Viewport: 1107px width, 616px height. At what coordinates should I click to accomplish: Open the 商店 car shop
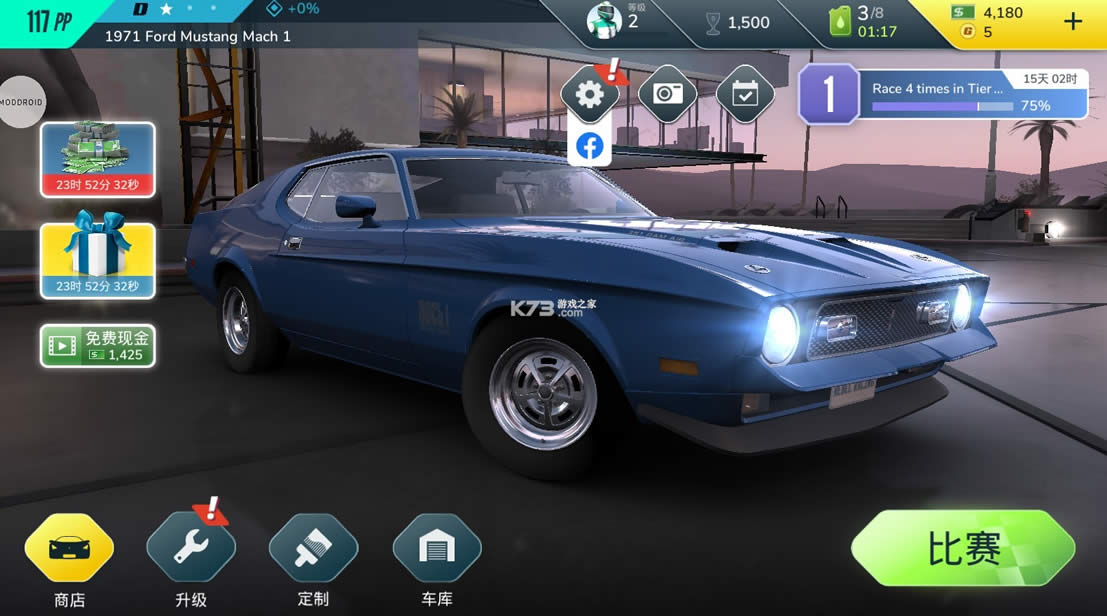tap(69, 548)
